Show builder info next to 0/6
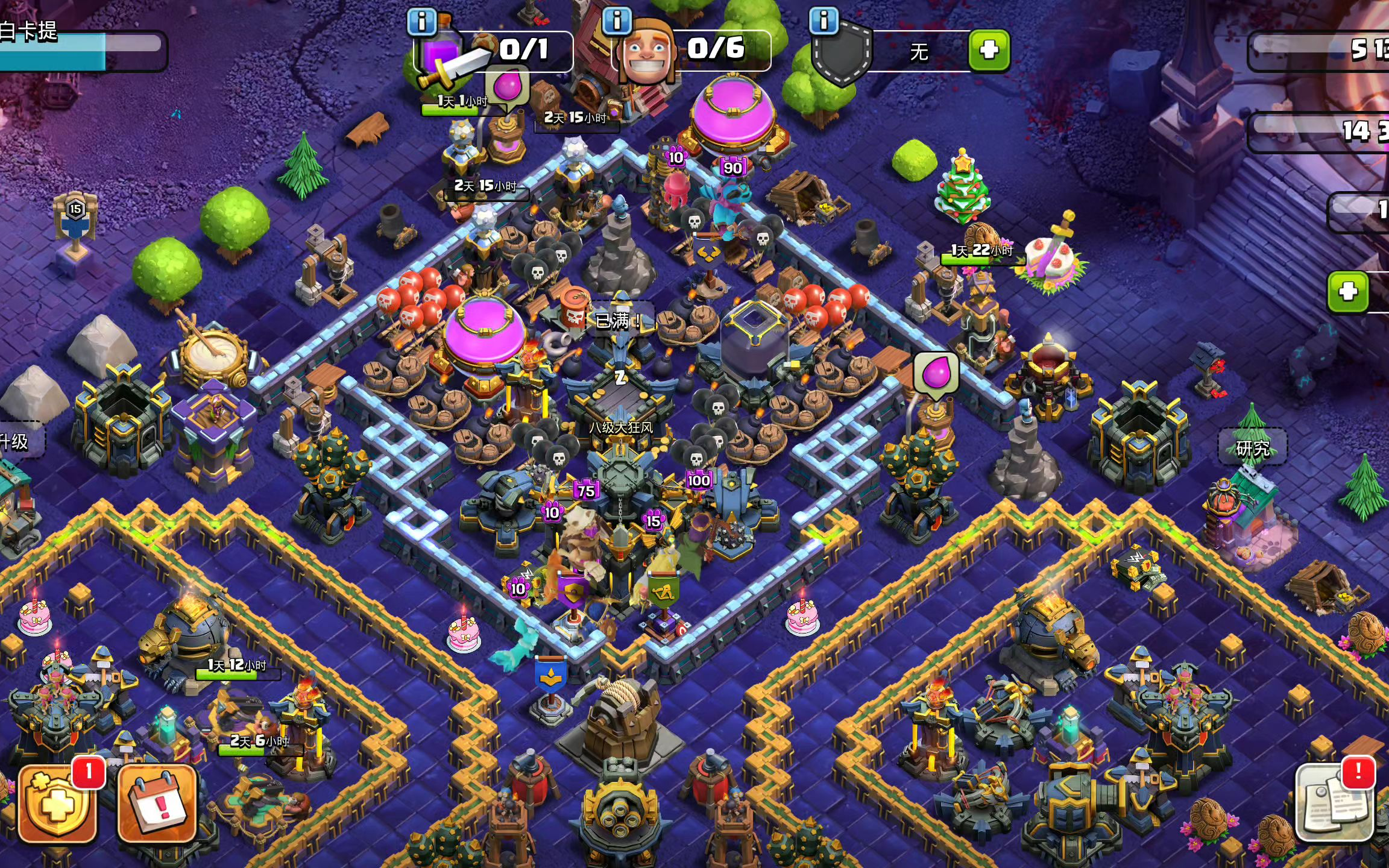The width and height of the screenshot is (1389, 868). [x=616, y=20]
